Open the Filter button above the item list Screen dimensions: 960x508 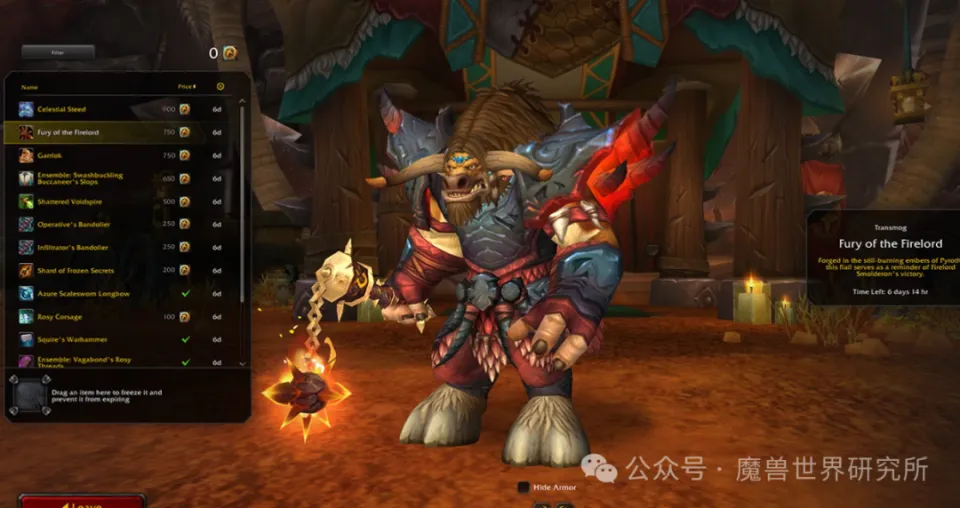pos(58,51)
